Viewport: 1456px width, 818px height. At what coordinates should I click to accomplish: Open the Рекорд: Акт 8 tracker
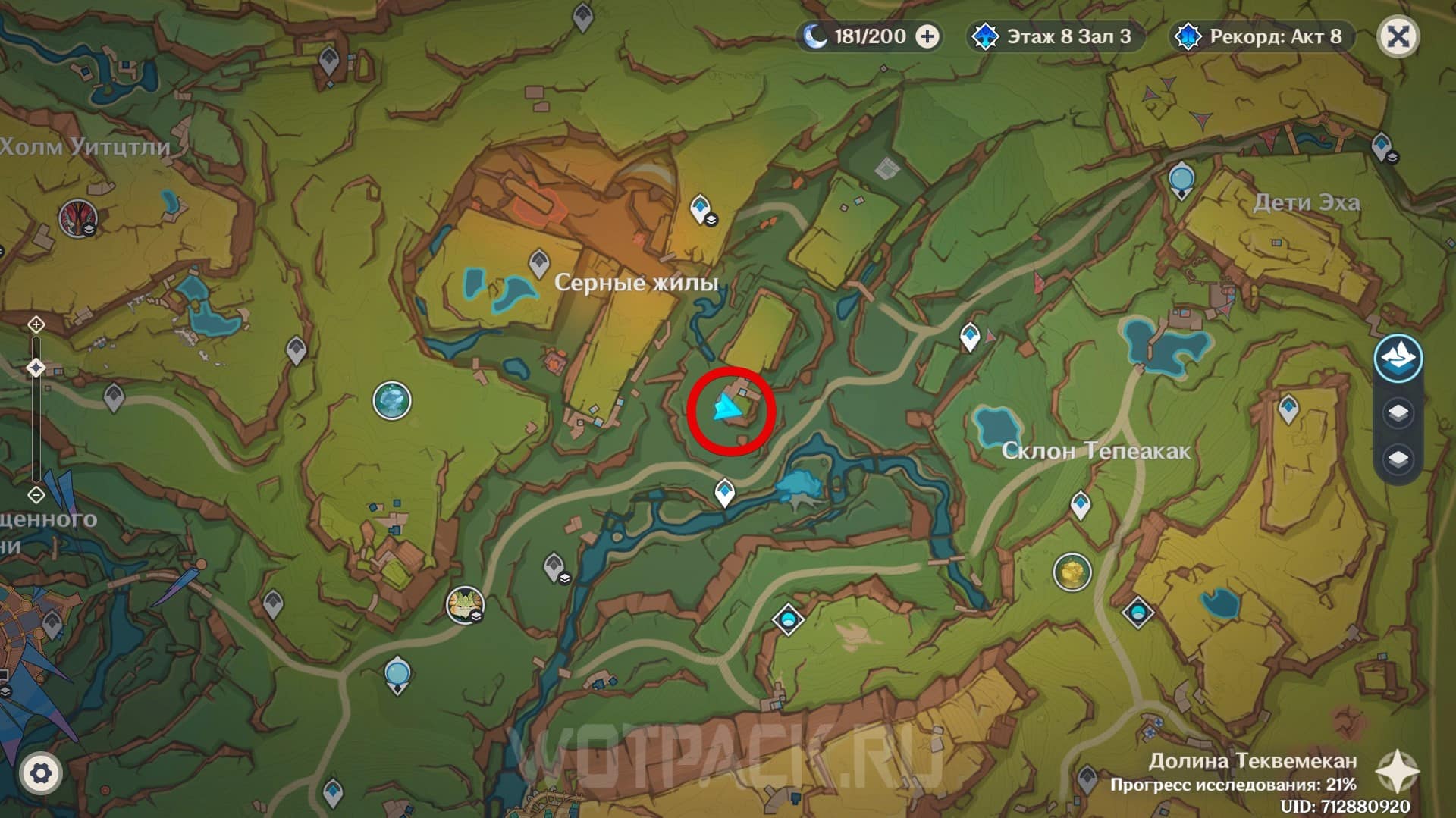click(1263, 36)
